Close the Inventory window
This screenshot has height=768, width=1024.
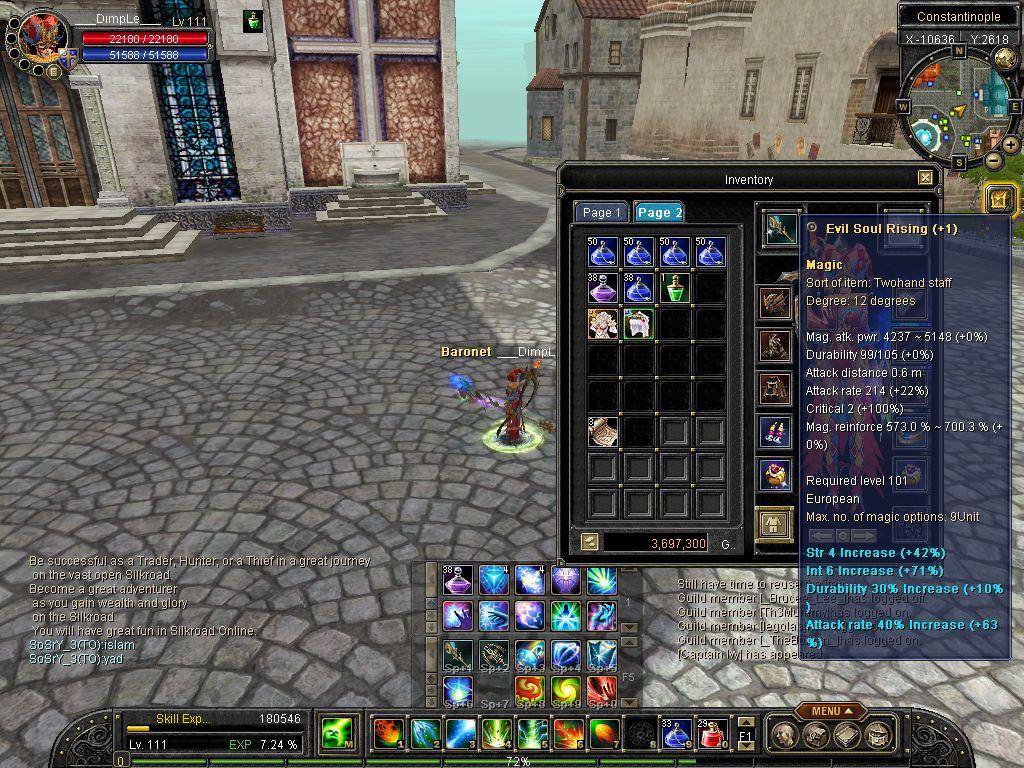925,178
